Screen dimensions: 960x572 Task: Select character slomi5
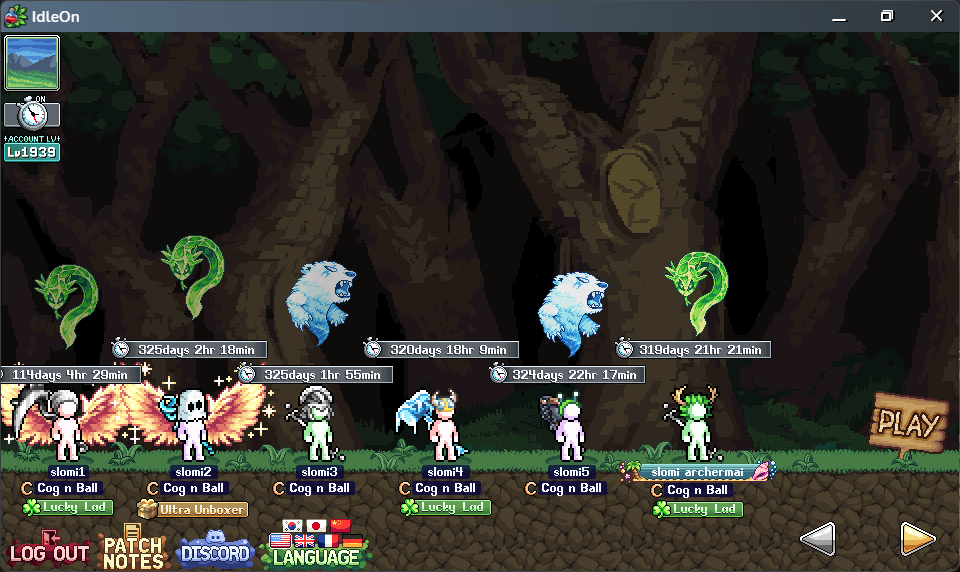pos(570,427)
